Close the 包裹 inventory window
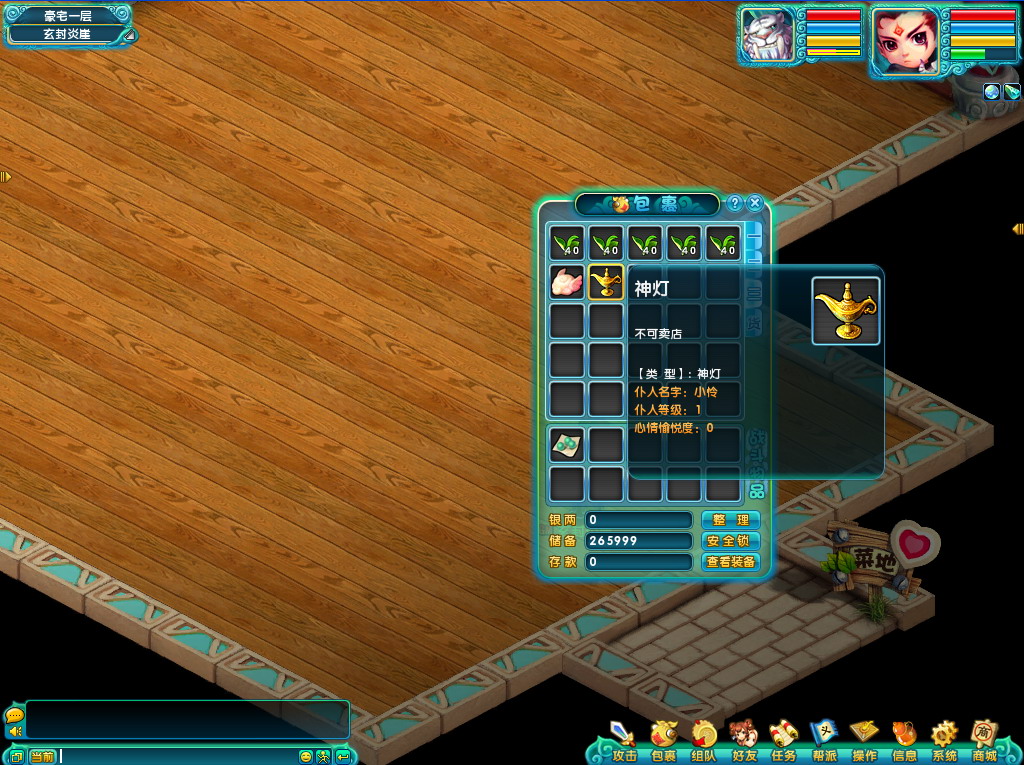 tap(755, 203)
